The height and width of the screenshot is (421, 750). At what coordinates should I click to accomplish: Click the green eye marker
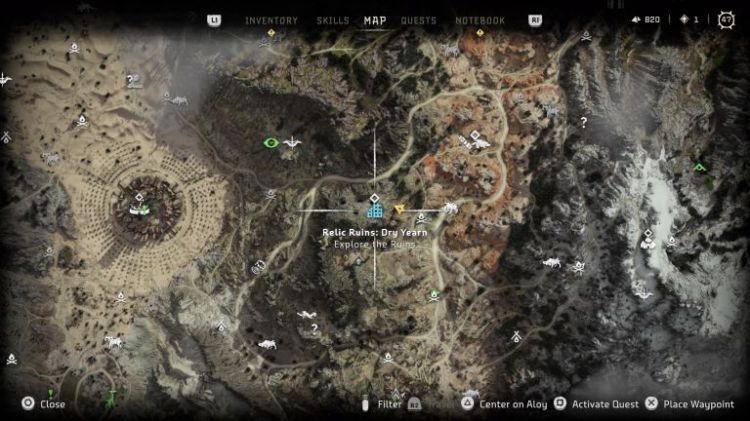click(x=269, y=143)
